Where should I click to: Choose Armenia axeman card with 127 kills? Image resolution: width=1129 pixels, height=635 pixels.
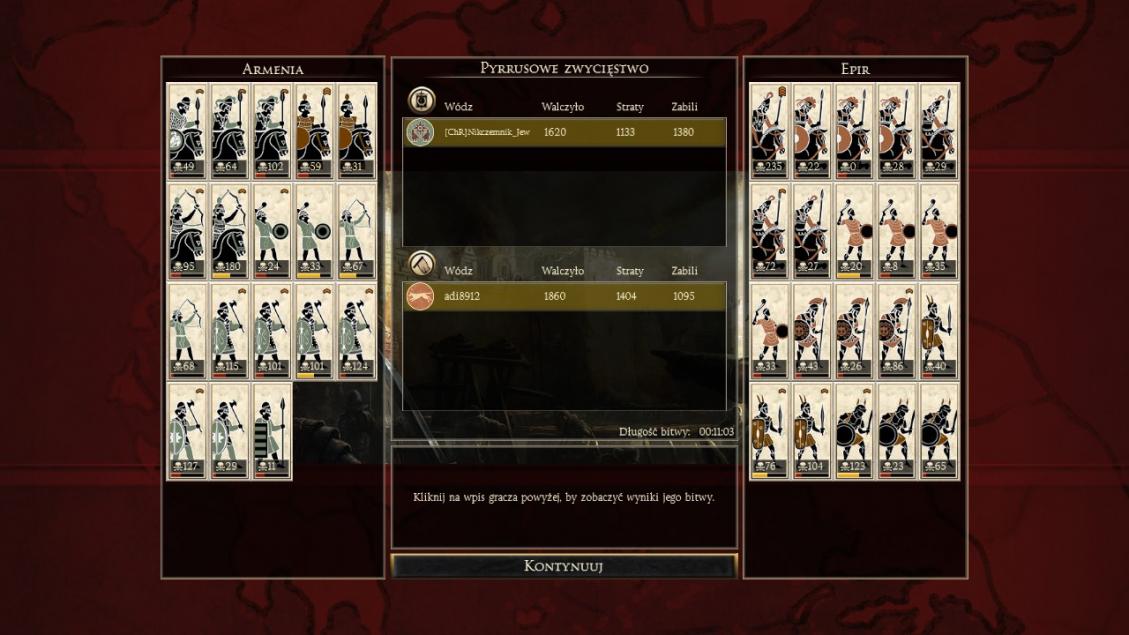click(187, 431)
